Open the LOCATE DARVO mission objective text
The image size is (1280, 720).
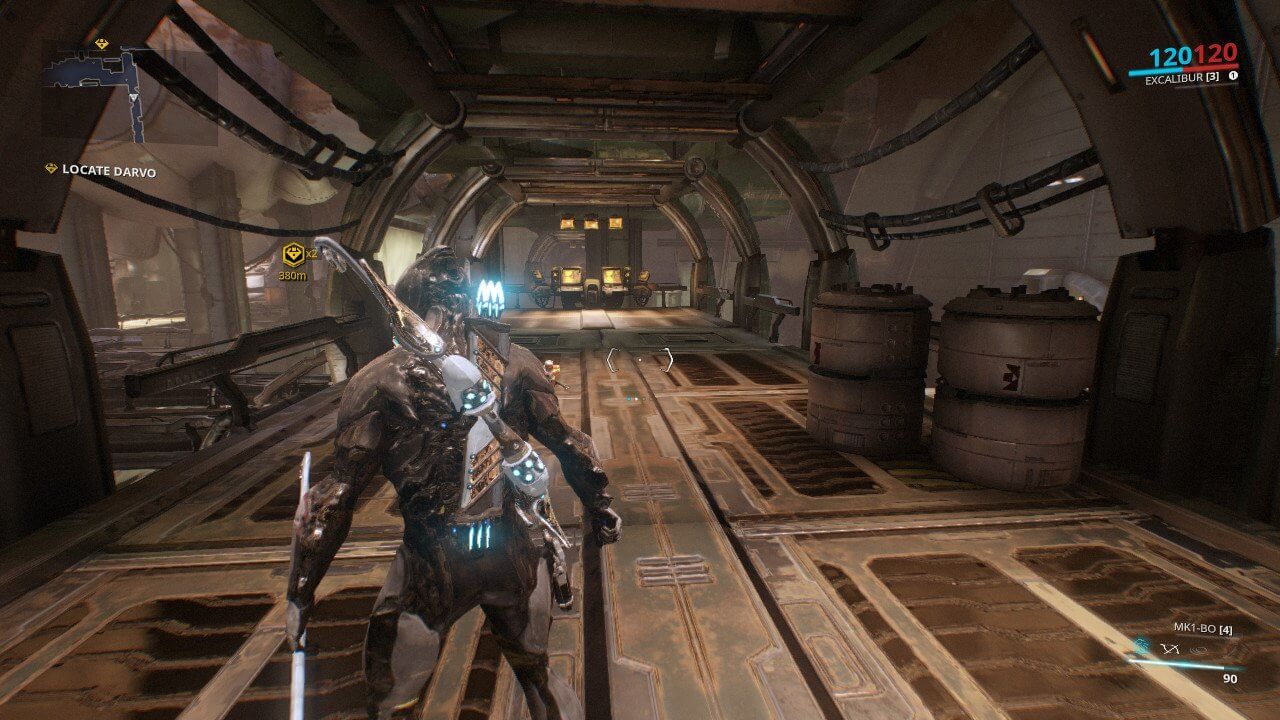pyautogui.click(x=110, y=171)
